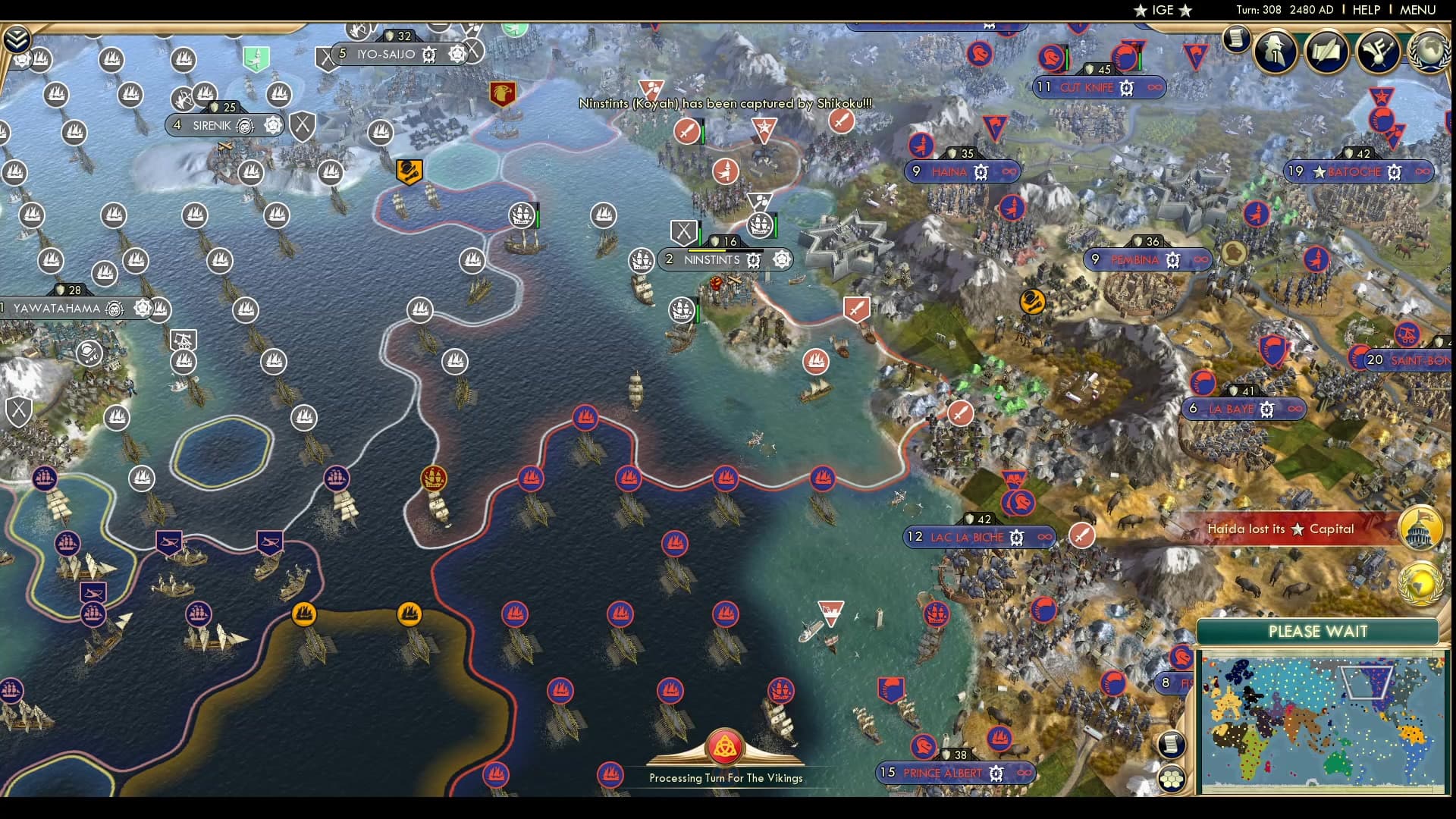This screenshot has height=819, width=1456.
Task: Click the Ninstints city health bar
Action: tap(726, 249)
